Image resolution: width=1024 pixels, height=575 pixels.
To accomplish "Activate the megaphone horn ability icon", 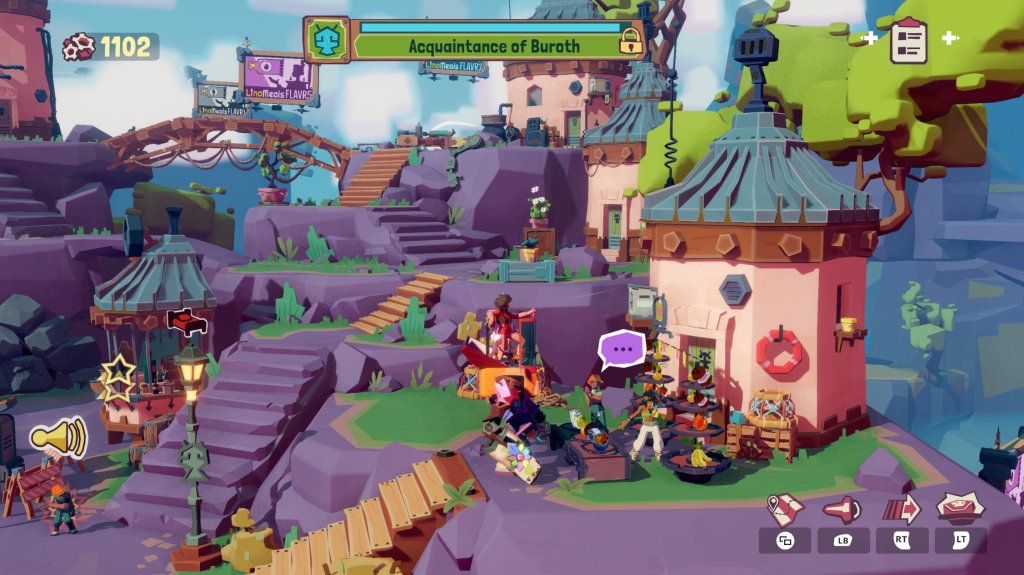I will 843,509.
